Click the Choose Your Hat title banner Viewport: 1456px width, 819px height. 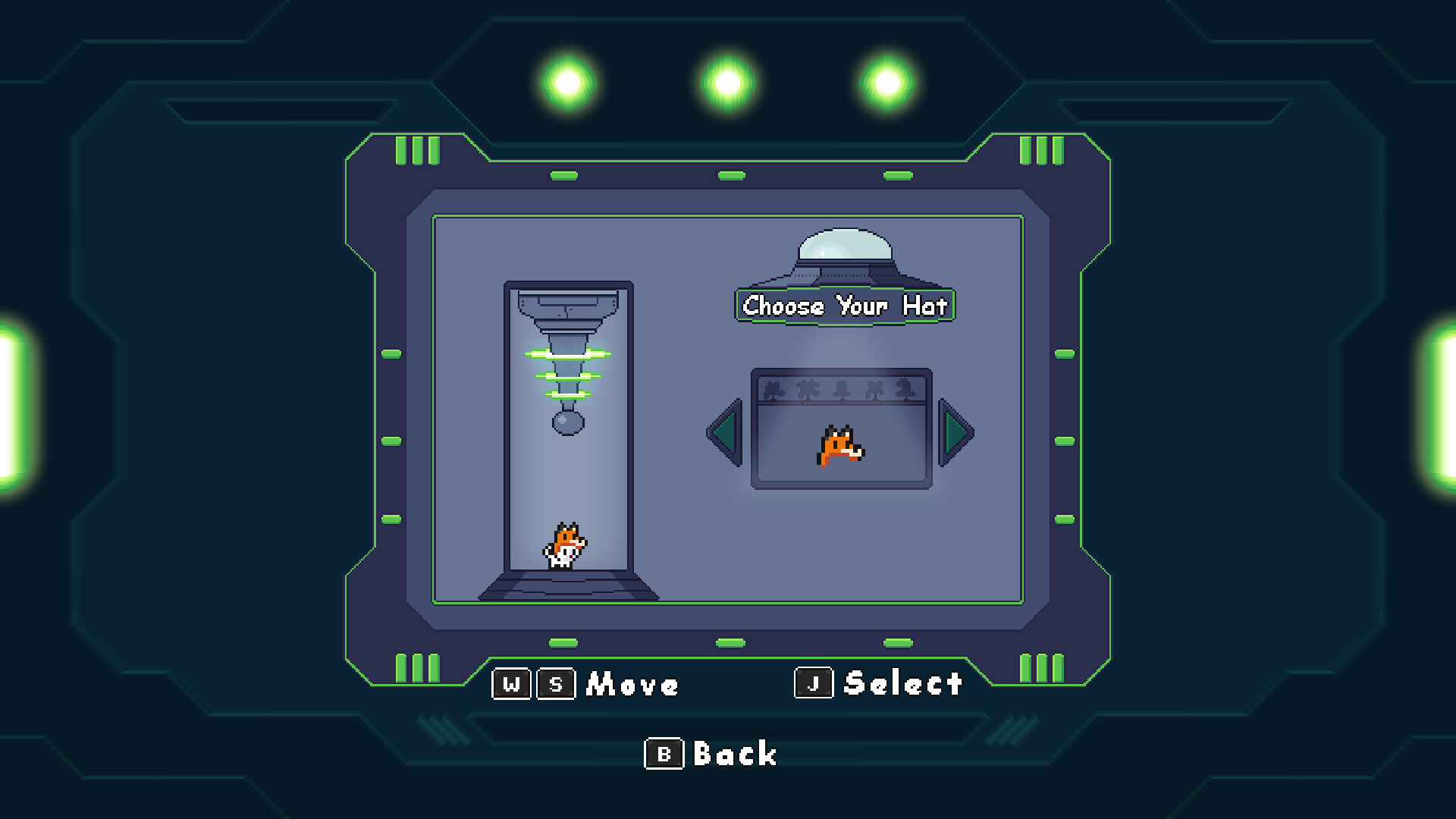click(x=844, y=306)
